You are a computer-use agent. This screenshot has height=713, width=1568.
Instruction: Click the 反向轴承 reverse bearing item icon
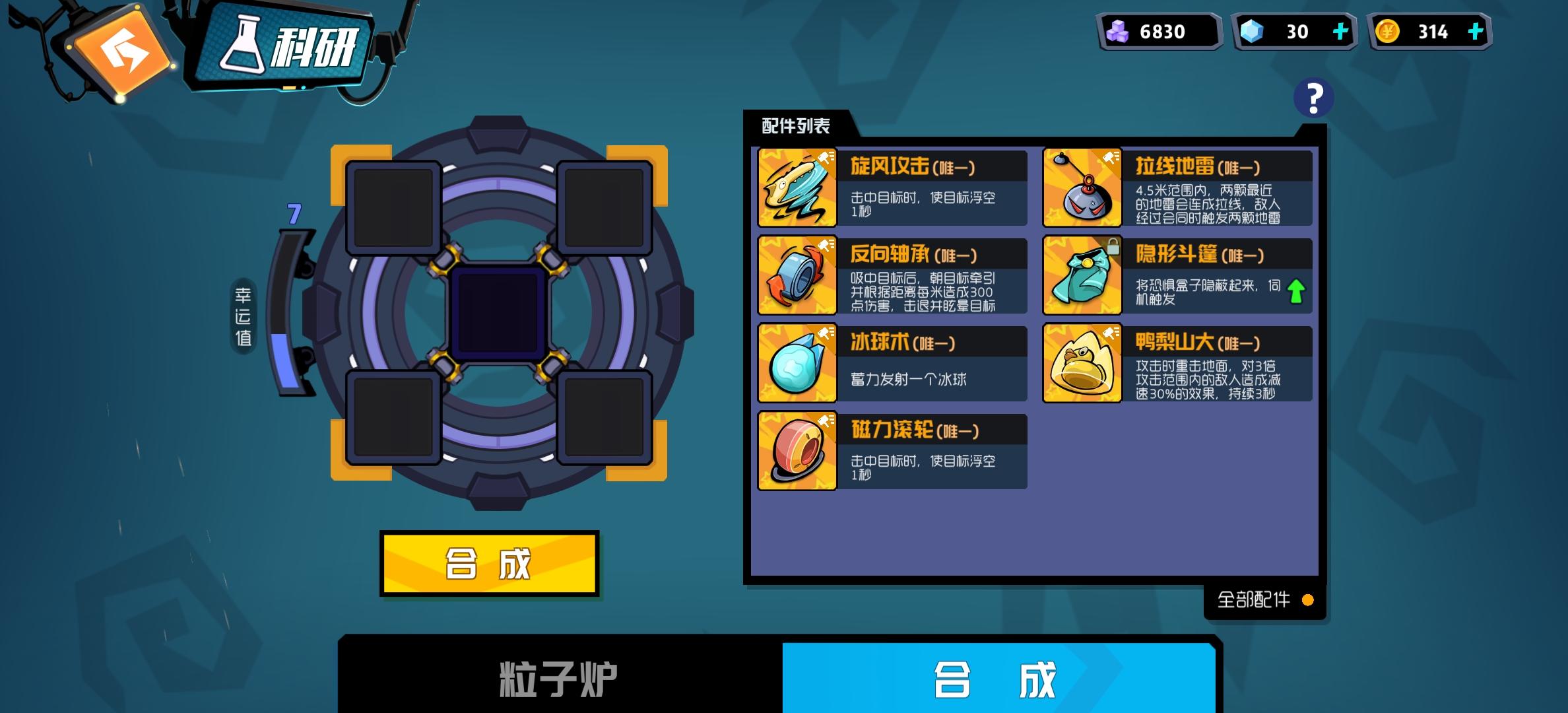click(797, 276)
